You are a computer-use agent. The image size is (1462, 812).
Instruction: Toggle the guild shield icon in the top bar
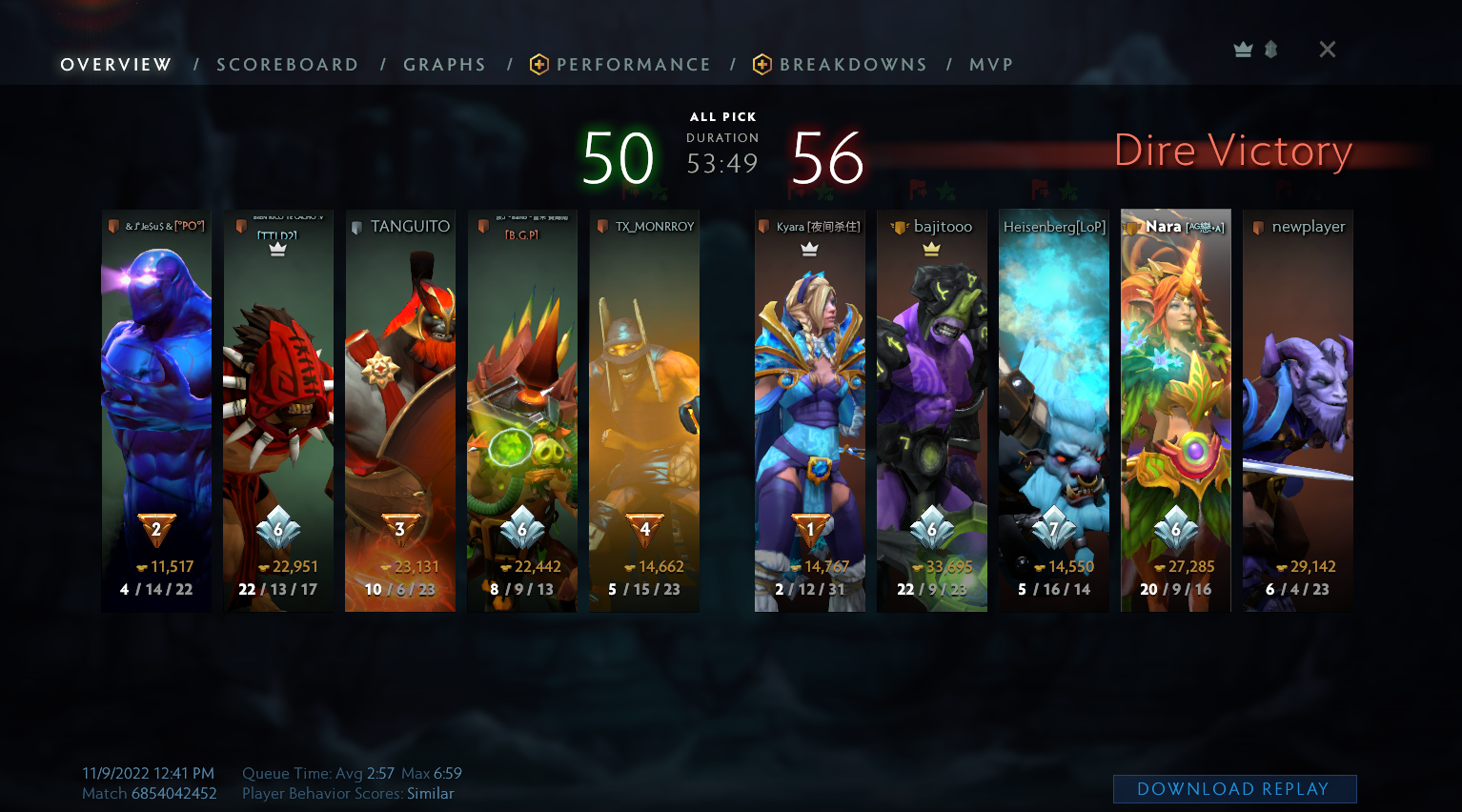1271,49
